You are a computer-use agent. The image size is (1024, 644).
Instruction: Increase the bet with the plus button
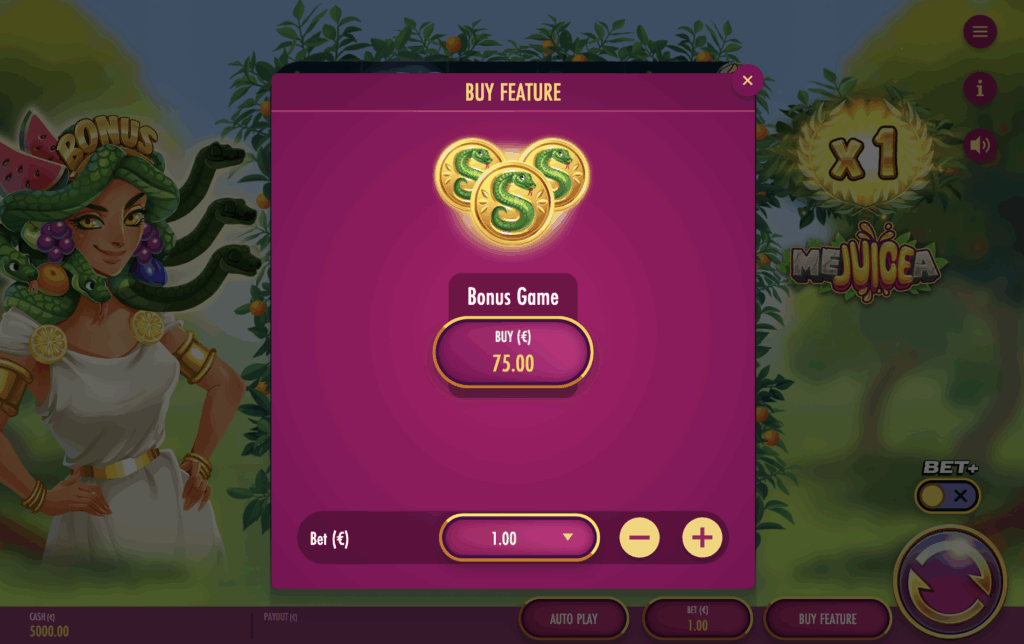(x=702, y=538)
